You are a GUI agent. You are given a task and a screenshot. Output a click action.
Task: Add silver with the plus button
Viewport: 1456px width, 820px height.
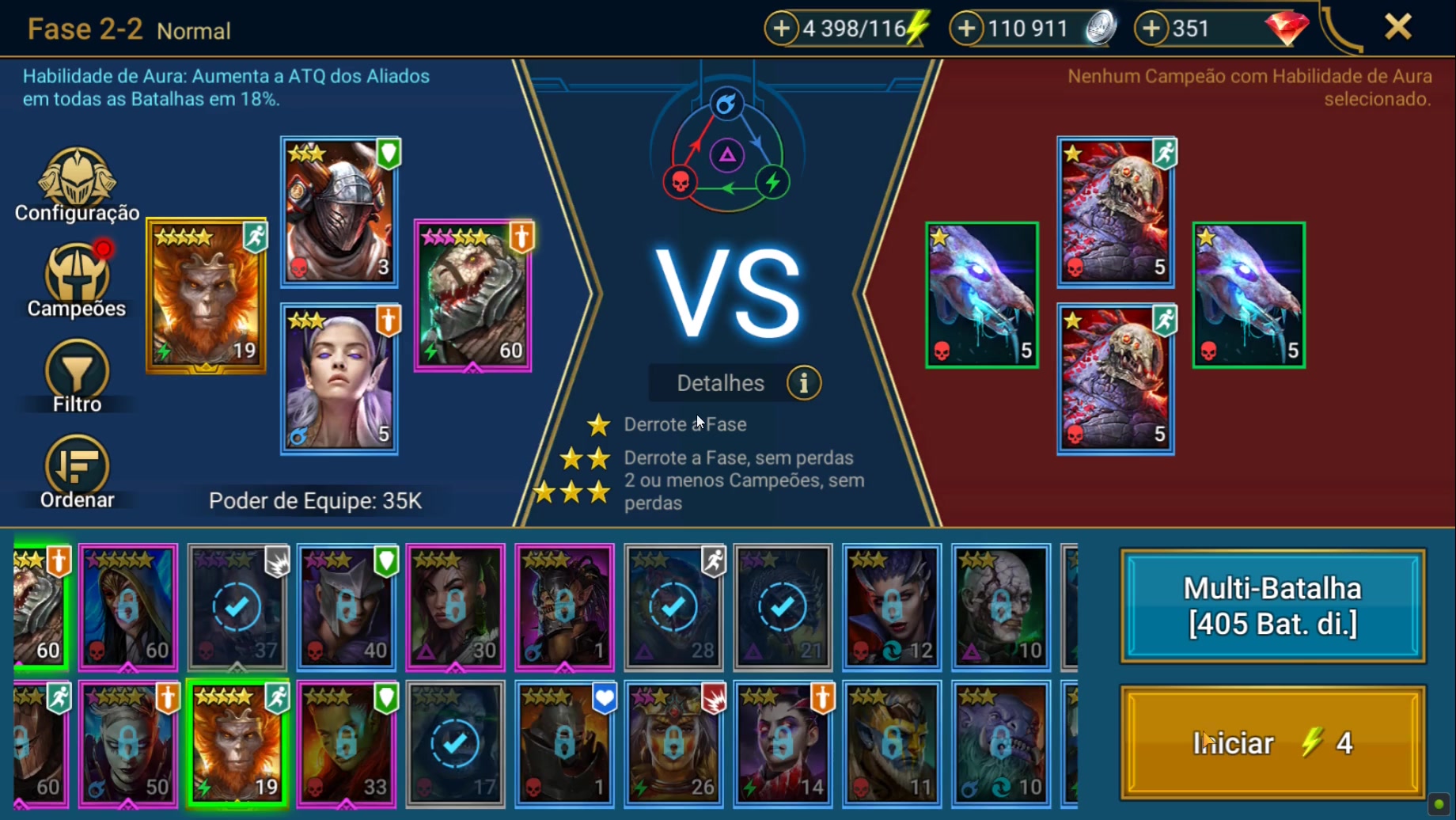pos(966,28)
